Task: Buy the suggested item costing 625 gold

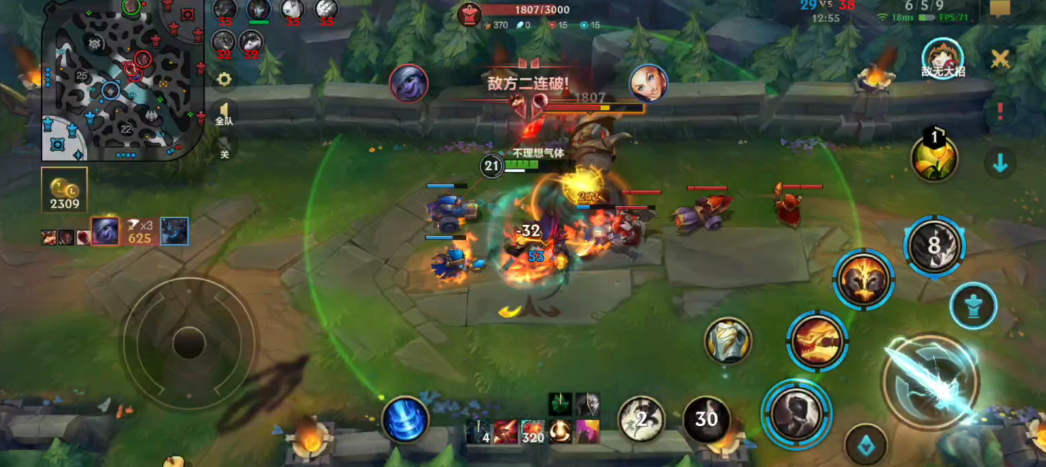Action: (x=106, y=231)
